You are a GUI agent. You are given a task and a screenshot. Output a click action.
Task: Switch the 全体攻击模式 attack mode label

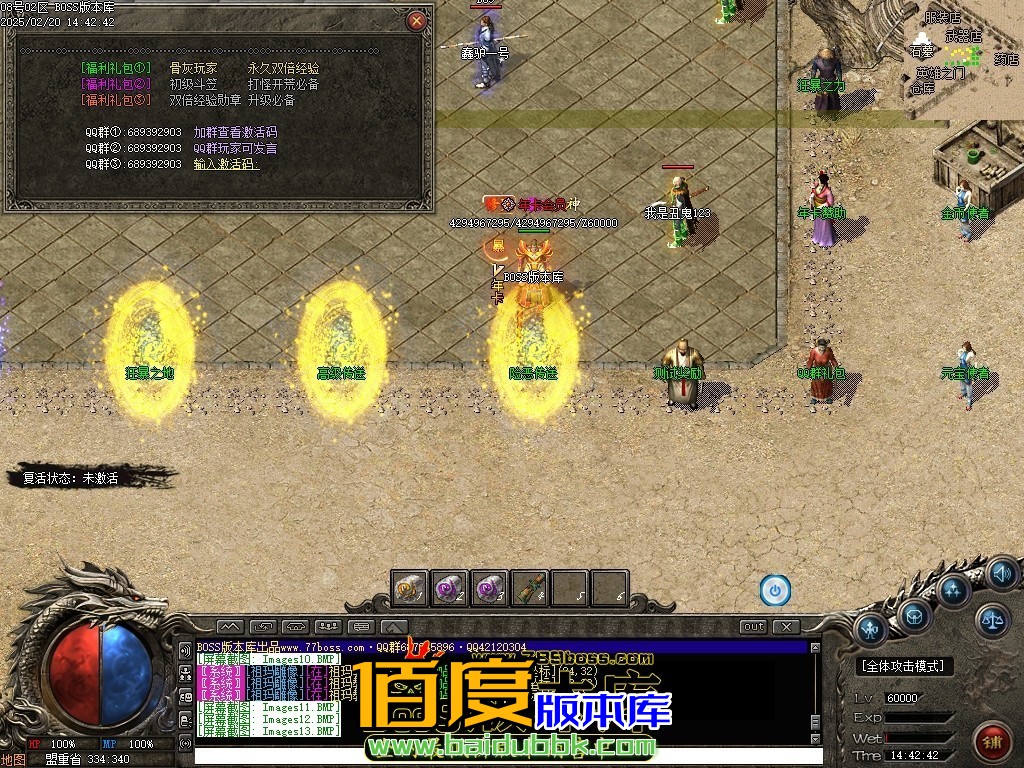click(x=905, y=666)
